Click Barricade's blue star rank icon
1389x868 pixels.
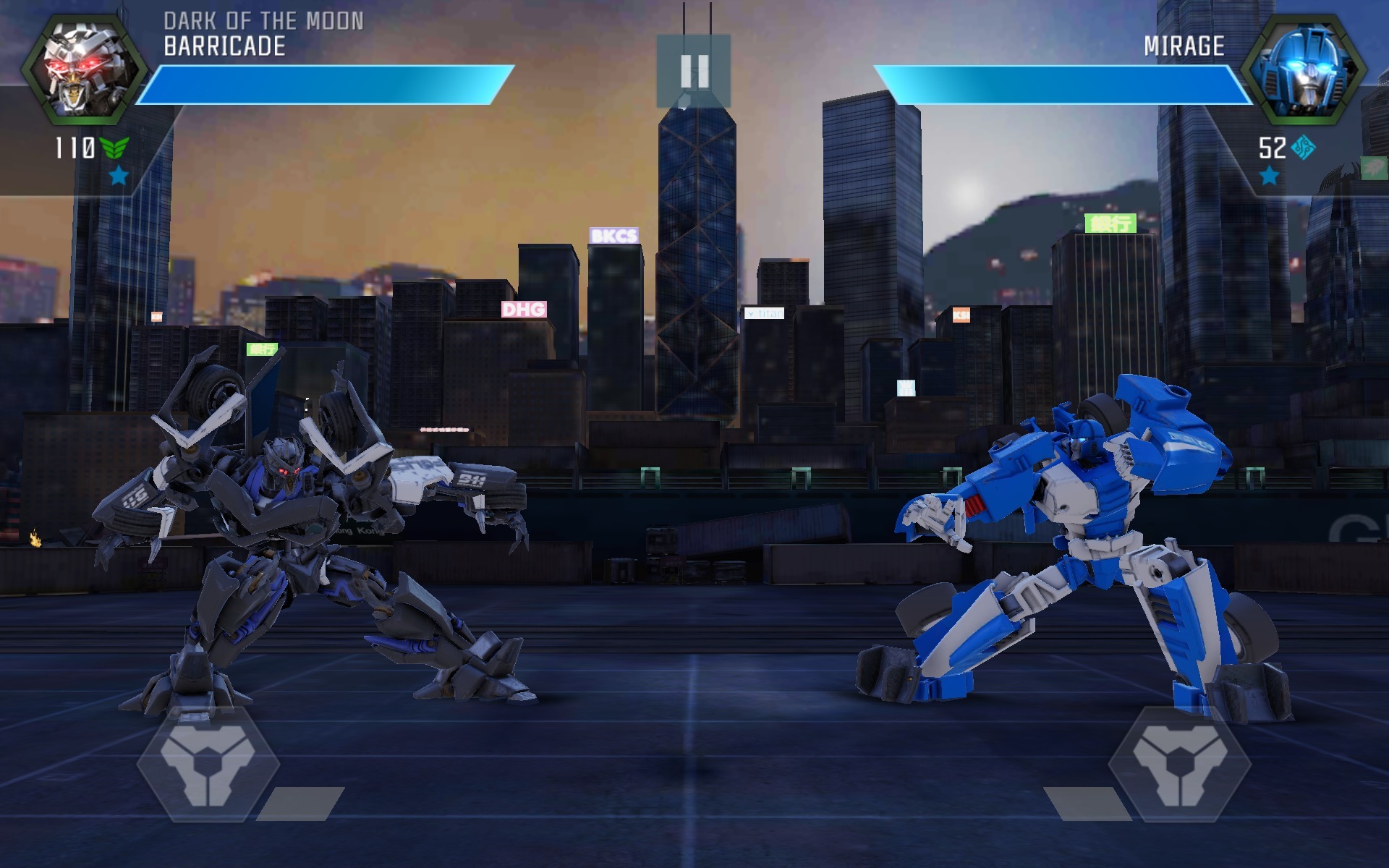pos(119,176)
